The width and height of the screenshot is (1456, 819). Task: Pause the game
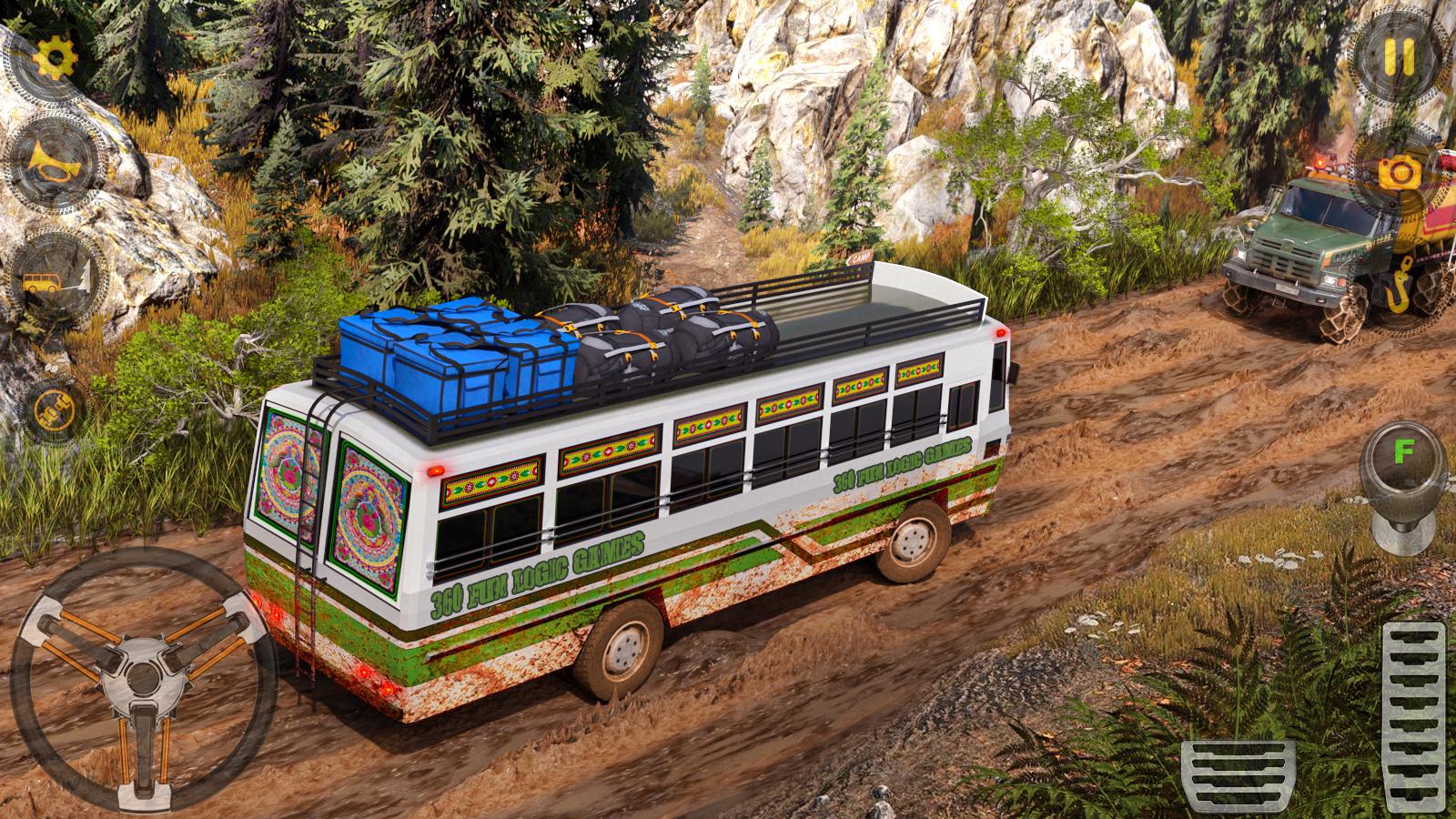1399,56
